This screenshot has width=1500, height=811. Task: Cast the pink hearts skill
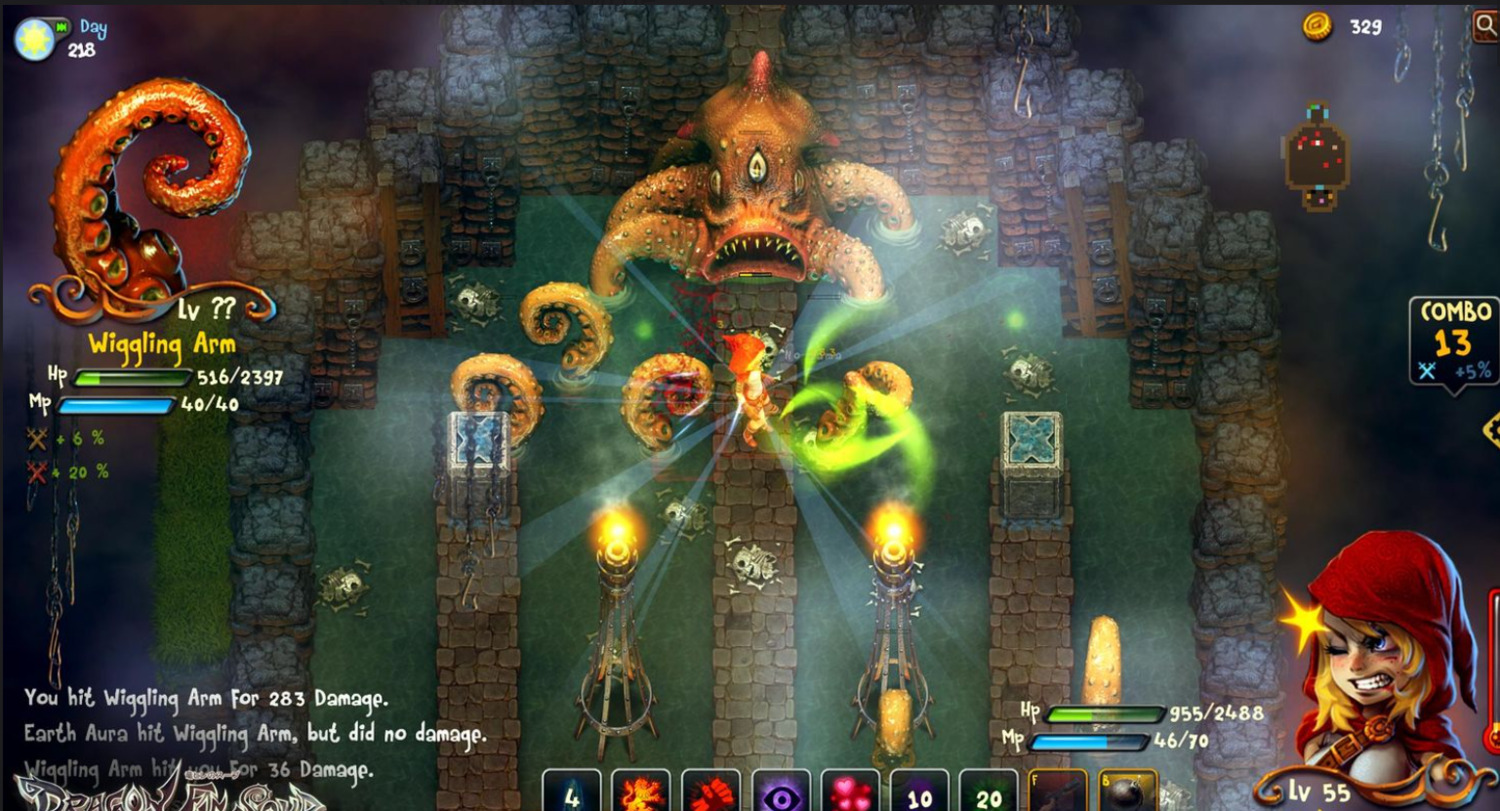click(x=850, y=791)
